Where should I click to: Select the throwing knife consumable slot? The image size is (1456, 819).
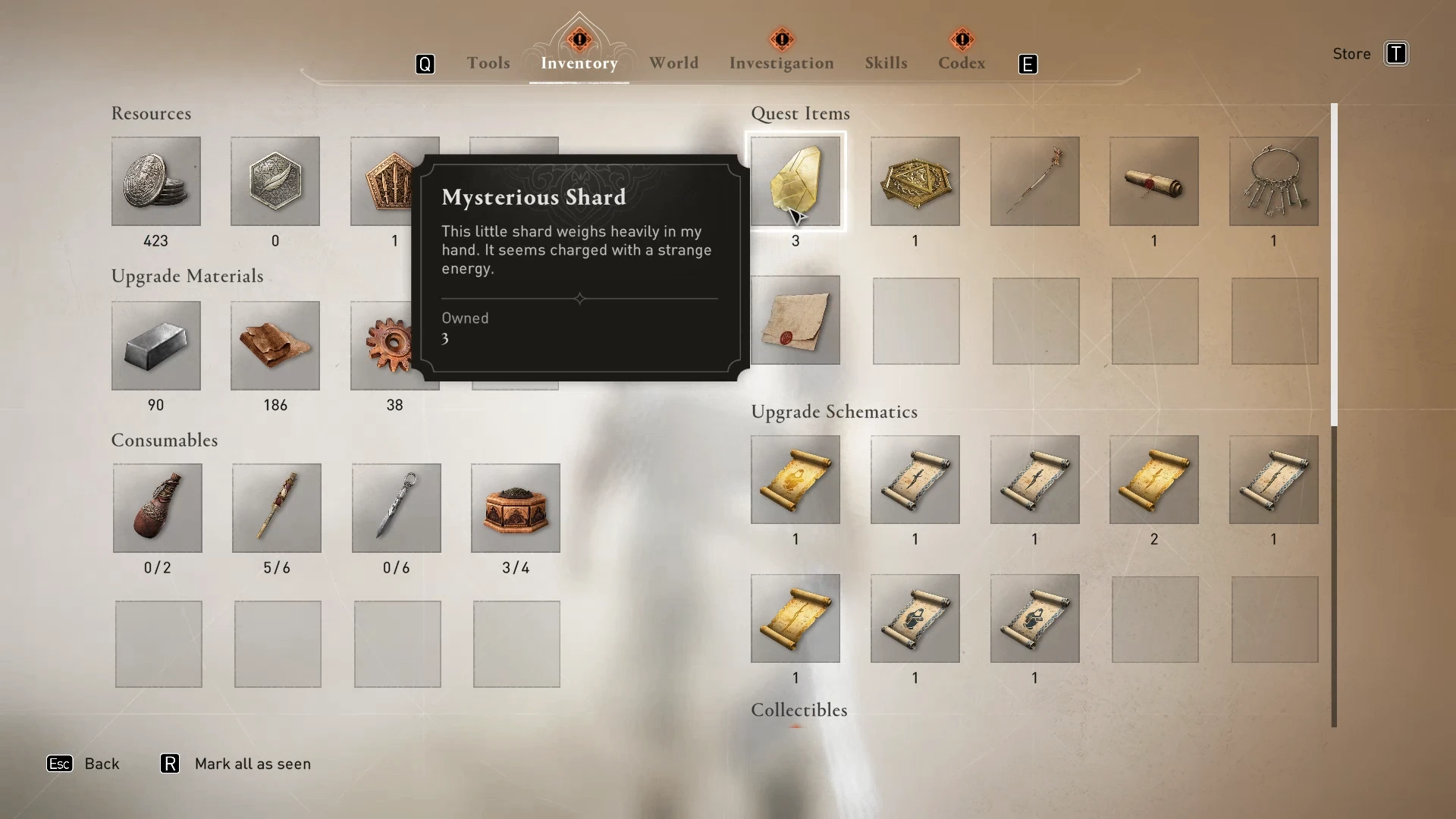(x=396, y=507)
